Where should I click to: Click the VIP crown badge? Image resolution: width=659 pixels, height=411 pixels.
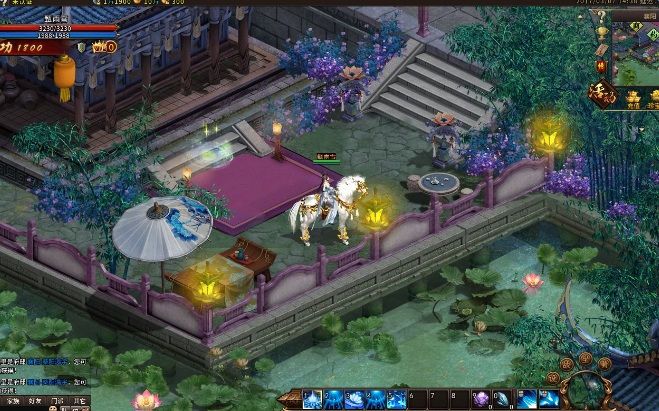click(x=101, y=46)
